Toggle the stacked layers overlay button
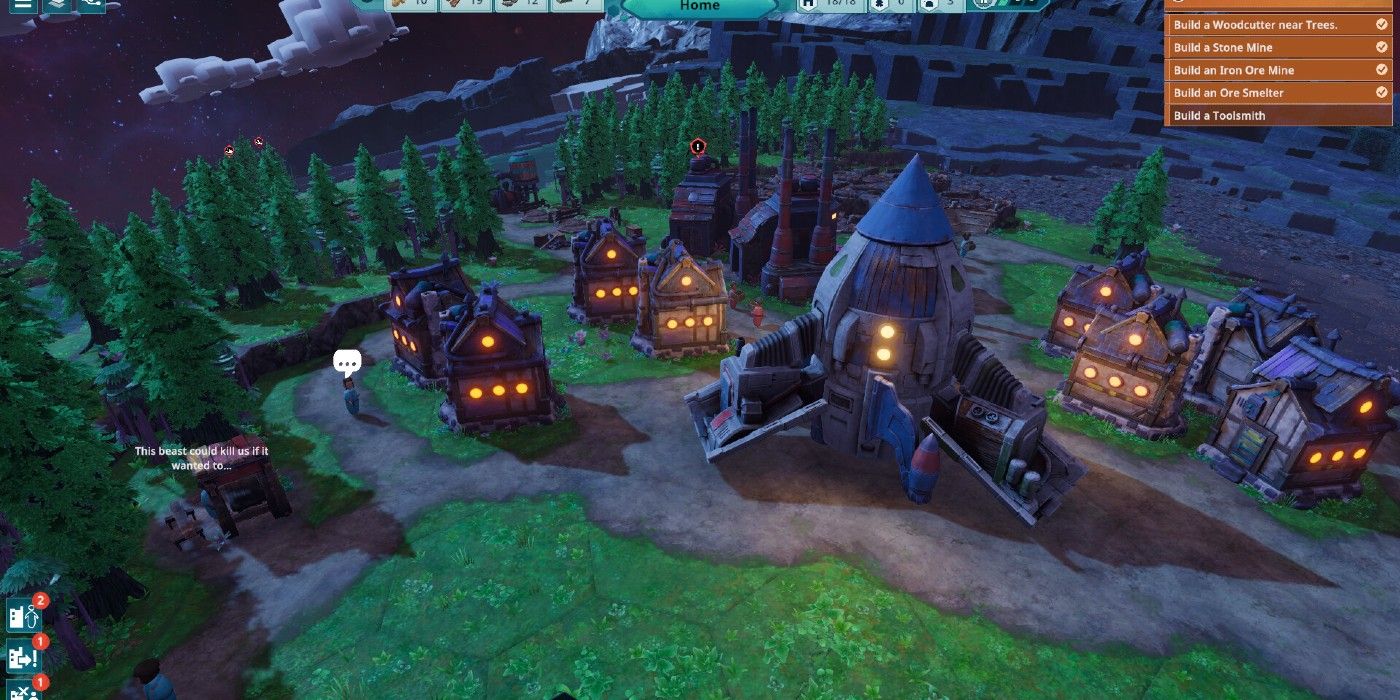 pos(57,4)
